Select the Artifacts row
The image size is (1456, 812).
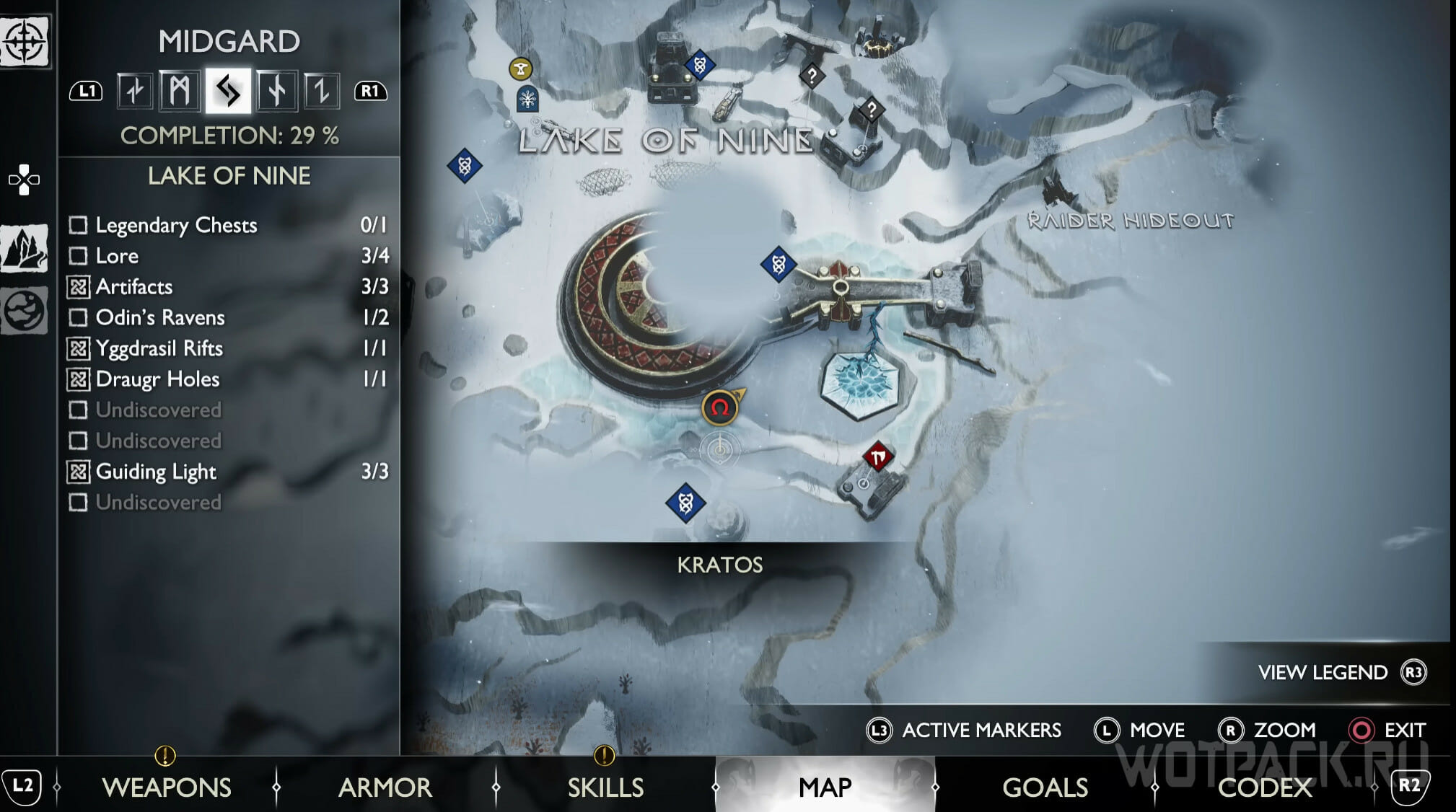click(228, 287)
